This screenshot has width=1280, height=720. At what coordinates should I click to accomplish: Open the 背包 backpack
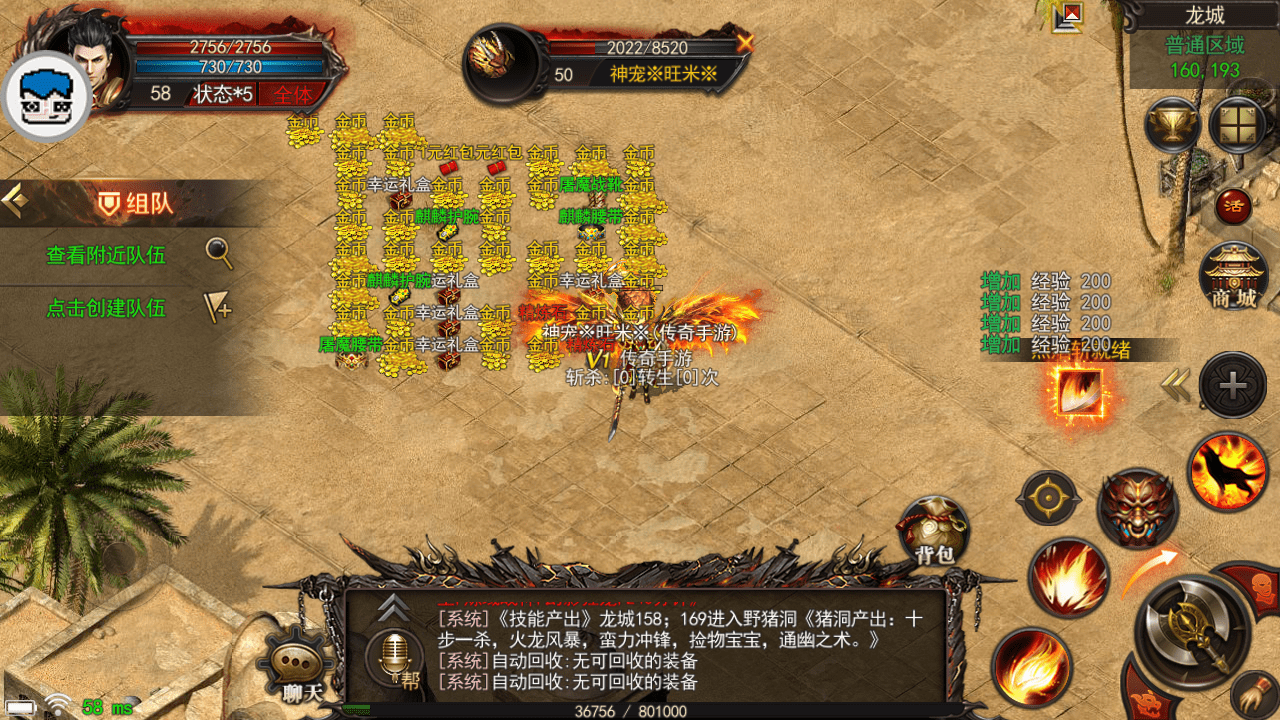[933, 530]
